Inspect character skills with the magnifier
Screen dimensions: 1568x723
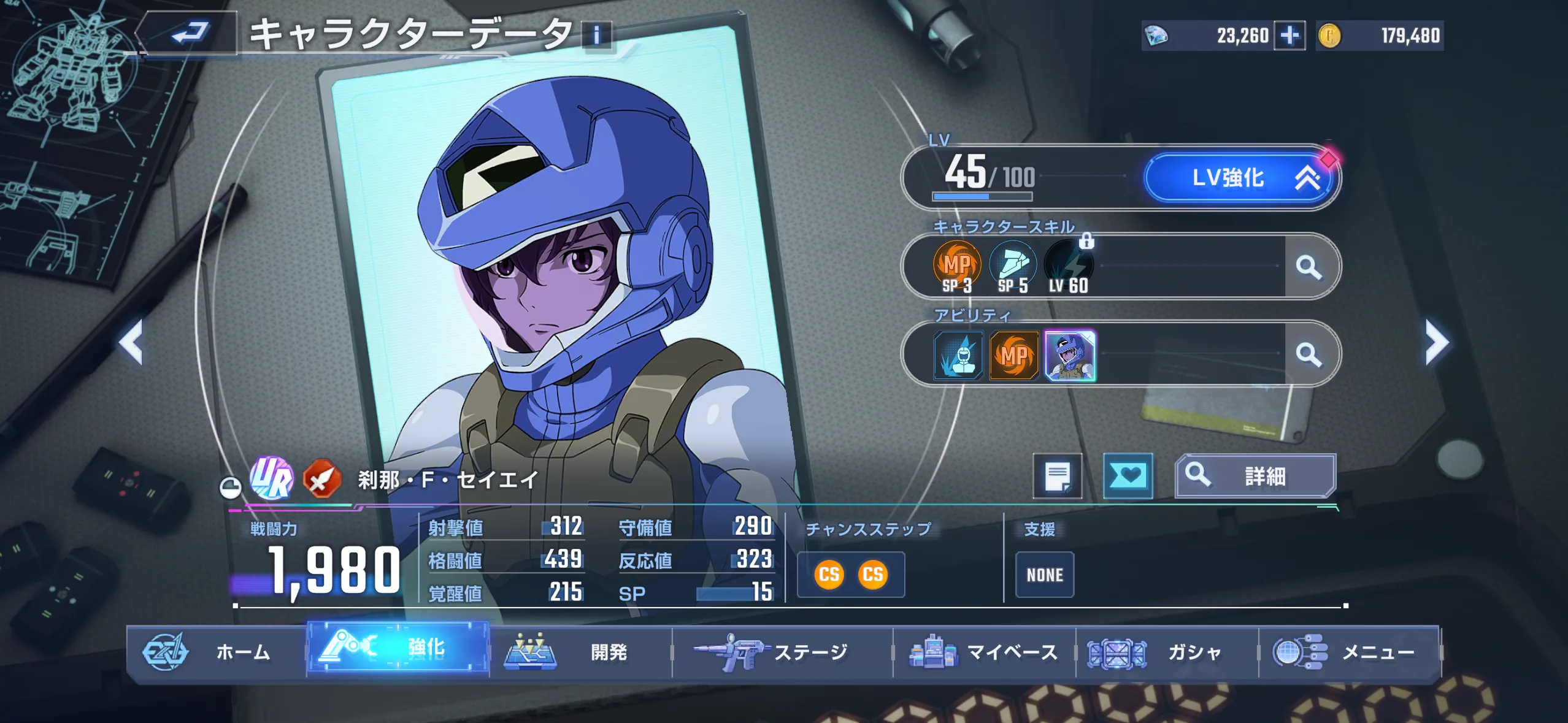1309,267
